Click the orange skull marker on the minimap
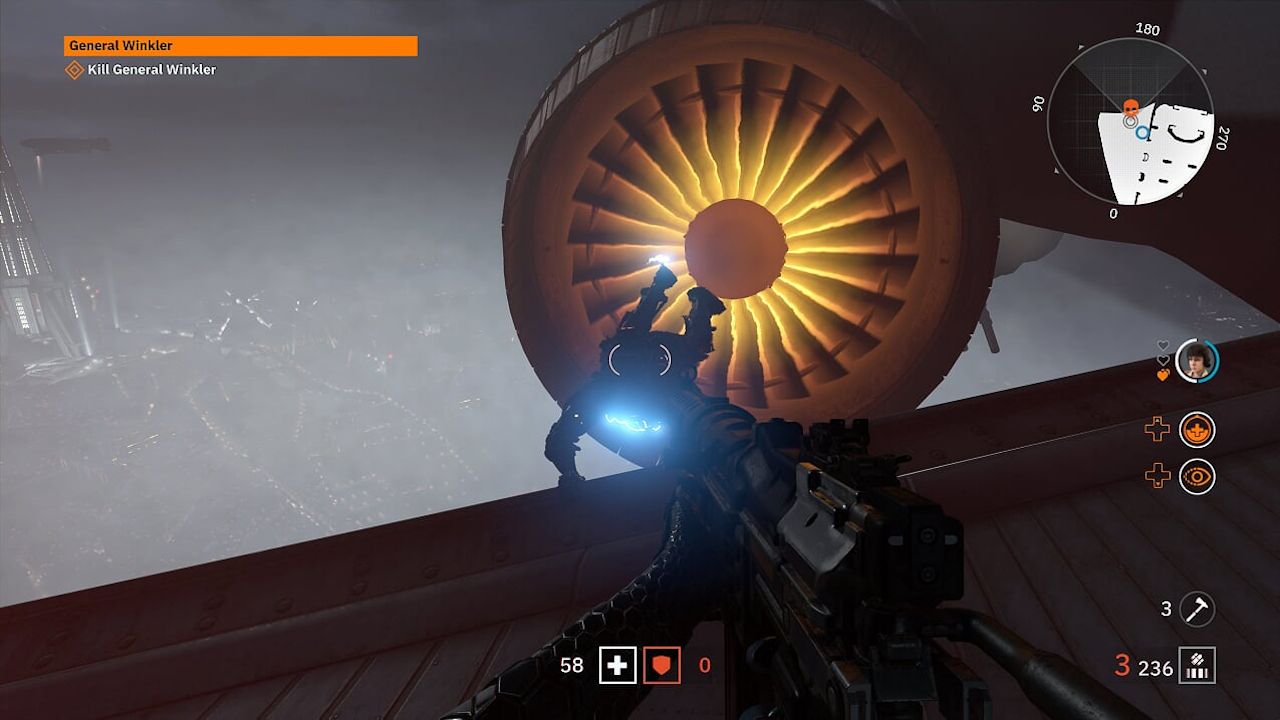Viewport: 1280px width, 720px height. tap(1131, 107)
